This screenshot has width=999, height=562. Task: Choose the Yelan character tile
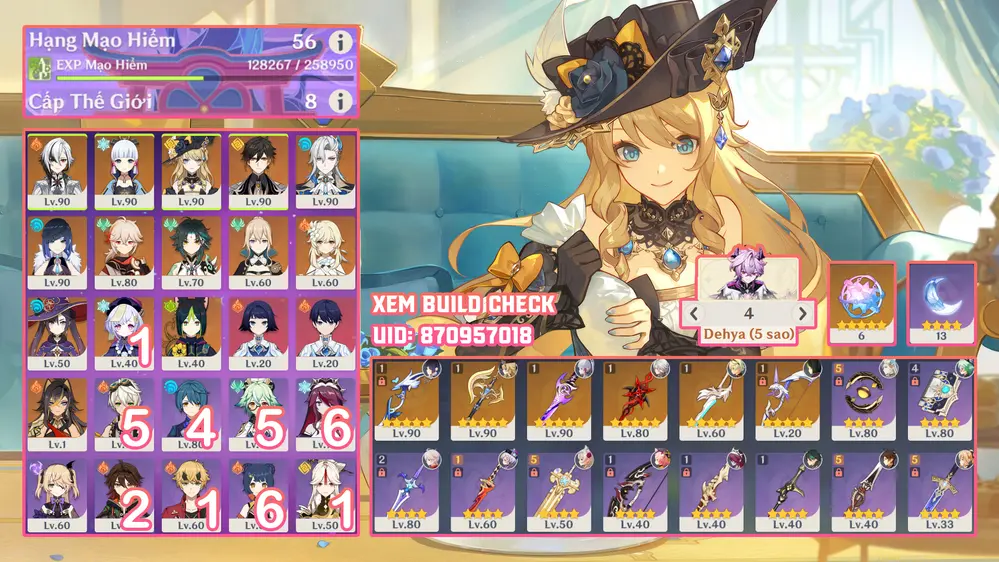pos(58,252)
